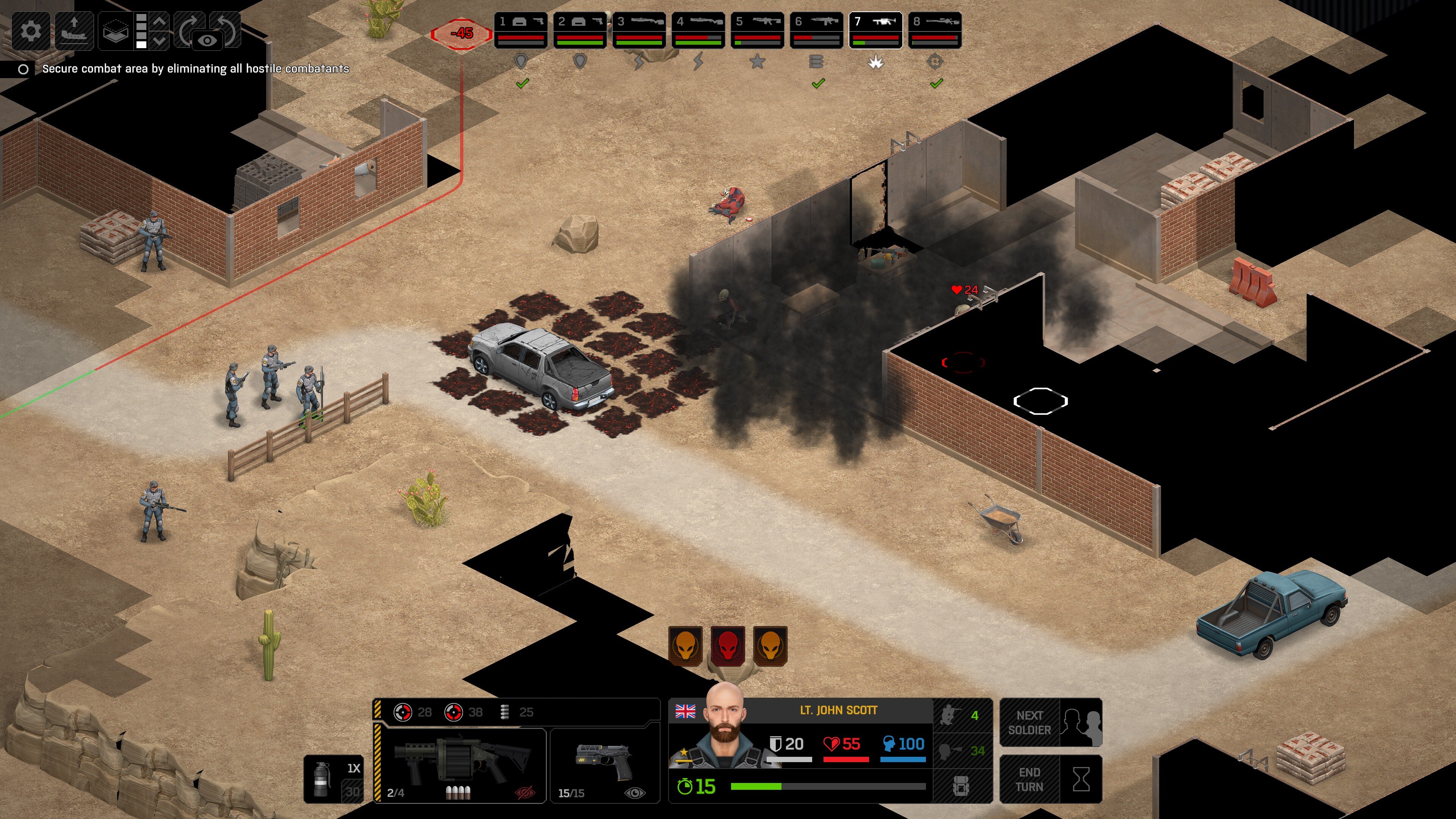This screenshot has width=1456, height=819.
Task: Raise the camera view one level
Action: point(159,21)
